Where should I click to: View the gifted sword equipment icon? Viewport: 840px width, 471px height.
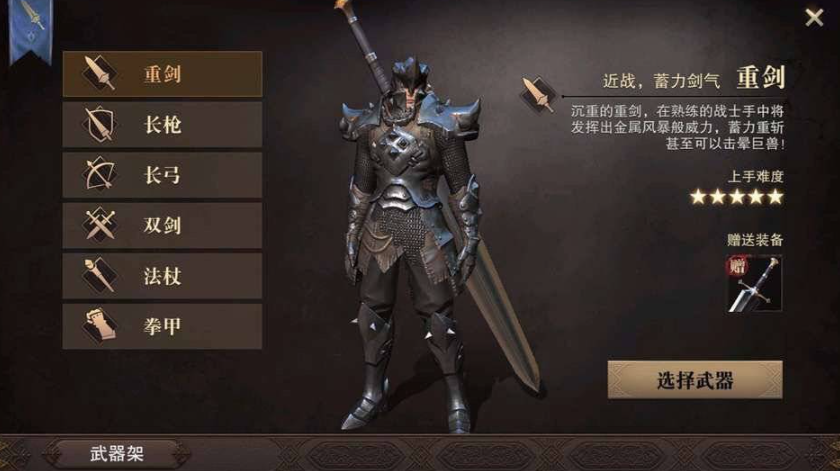pyautogui.click(x=755, y=283)
